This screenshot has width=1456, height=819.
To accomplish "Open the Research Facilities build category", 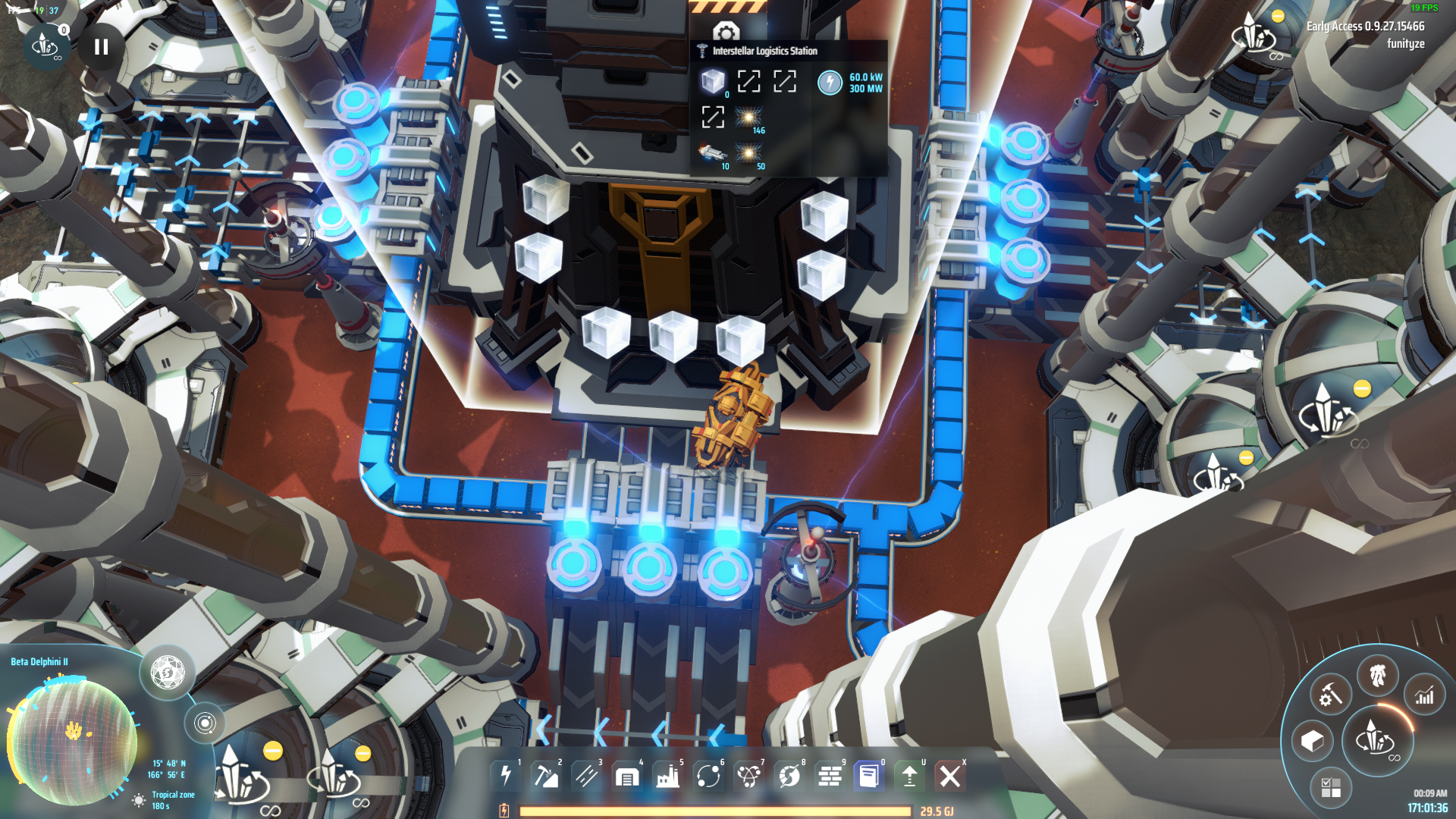I will click(748, 776).
